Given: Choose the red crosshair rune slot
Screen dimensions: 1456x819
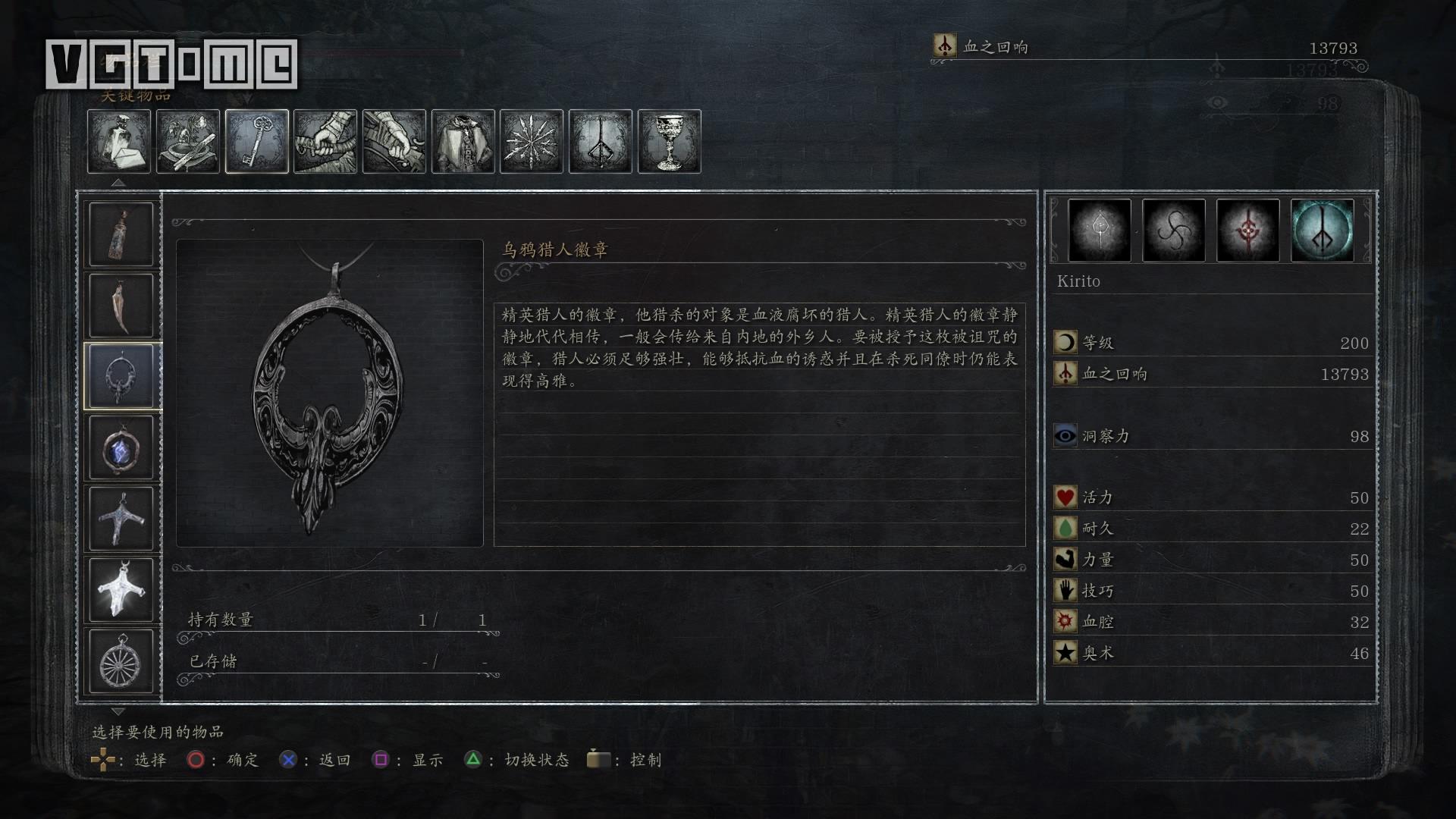Looking at the screenshot, I should click(1248, 231).
